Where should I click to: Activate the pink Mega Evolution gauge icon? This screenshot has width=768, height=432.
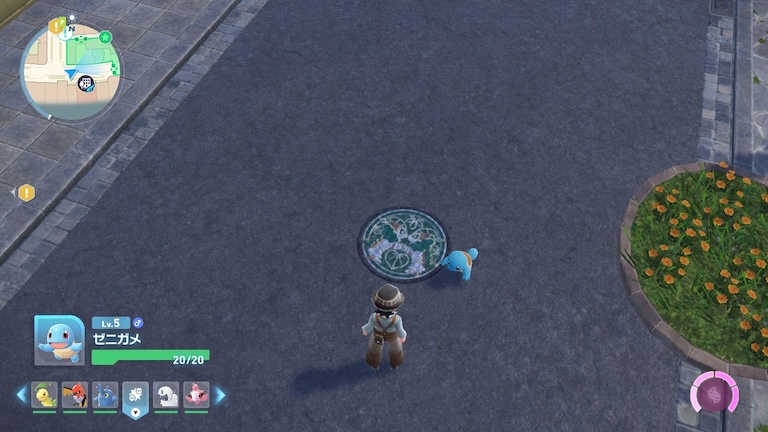[x=714, y=393]
